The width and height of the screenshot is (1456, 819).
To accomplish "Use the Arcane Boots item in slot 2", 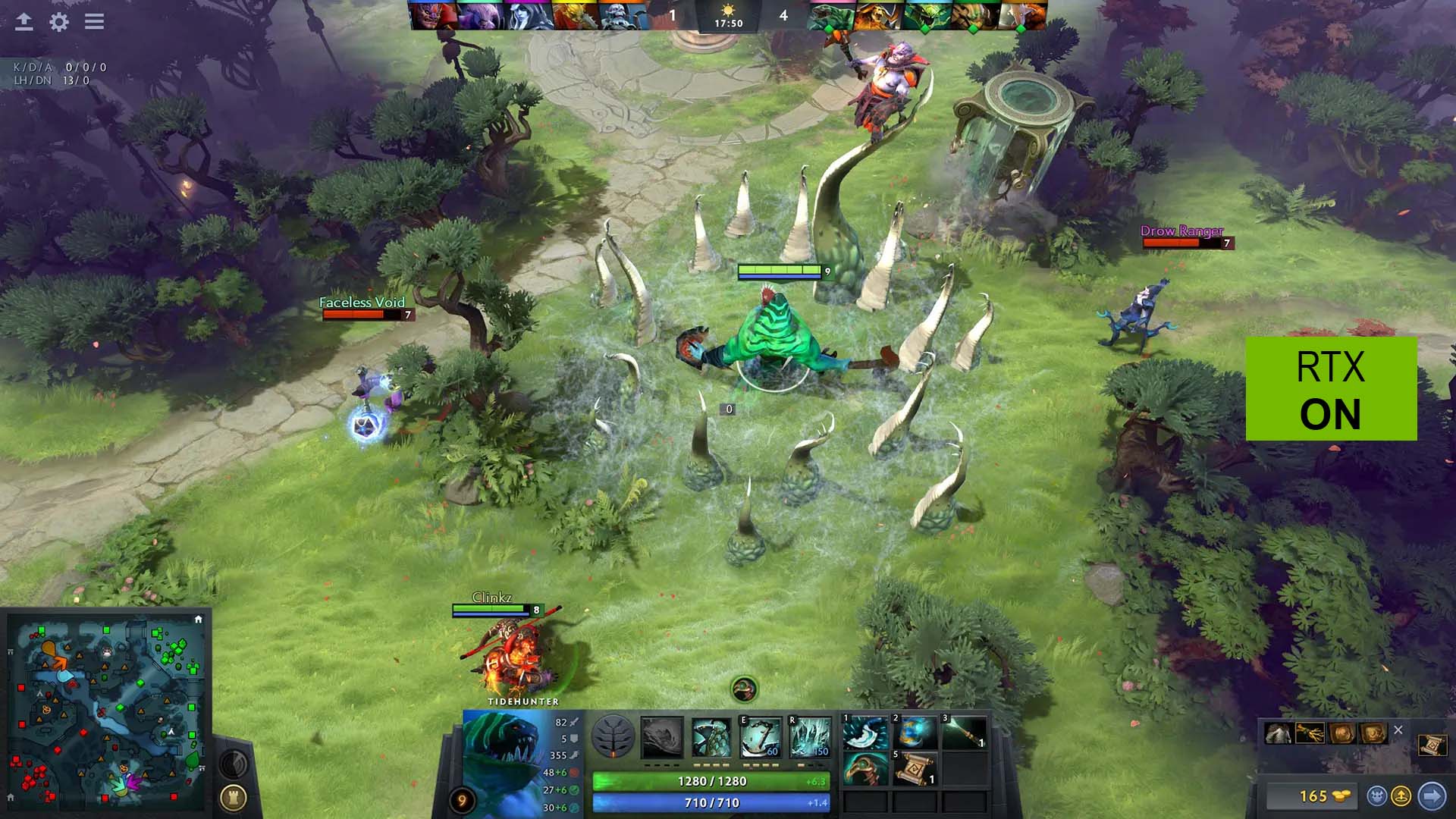I will coord(915,732).
